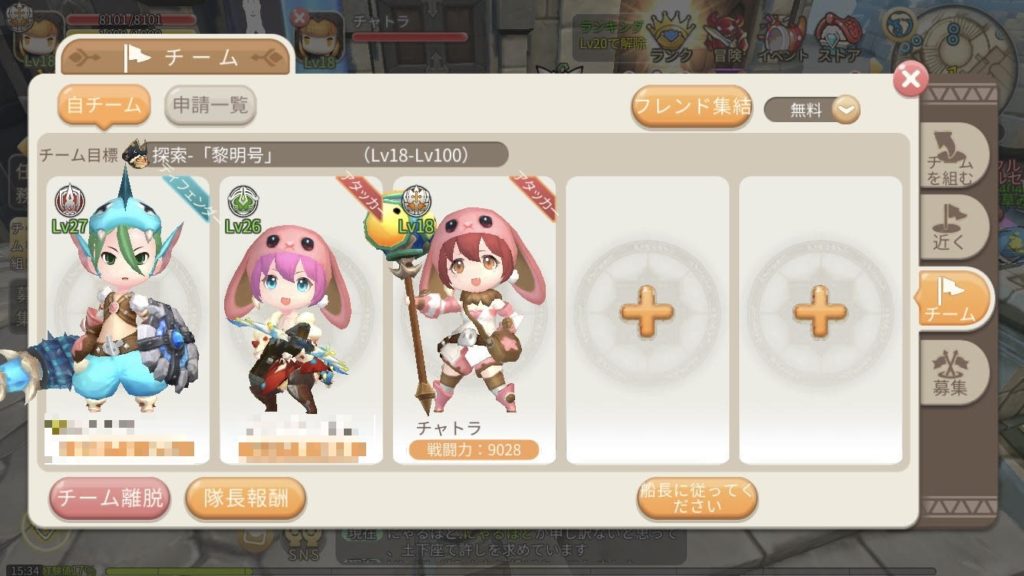Screen dimensions: 1024x576
Task: Claim 隊長報酬 reward
Action: (245, 499)
